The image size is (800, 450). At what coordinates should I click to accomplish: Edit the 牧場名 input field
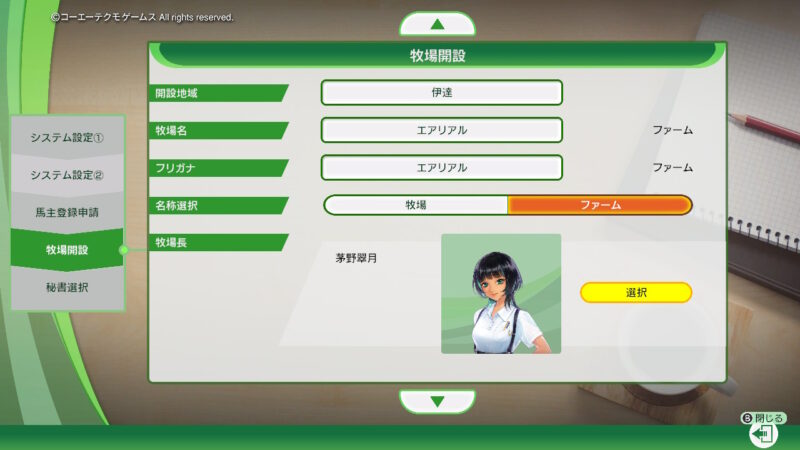pos(441,130)
